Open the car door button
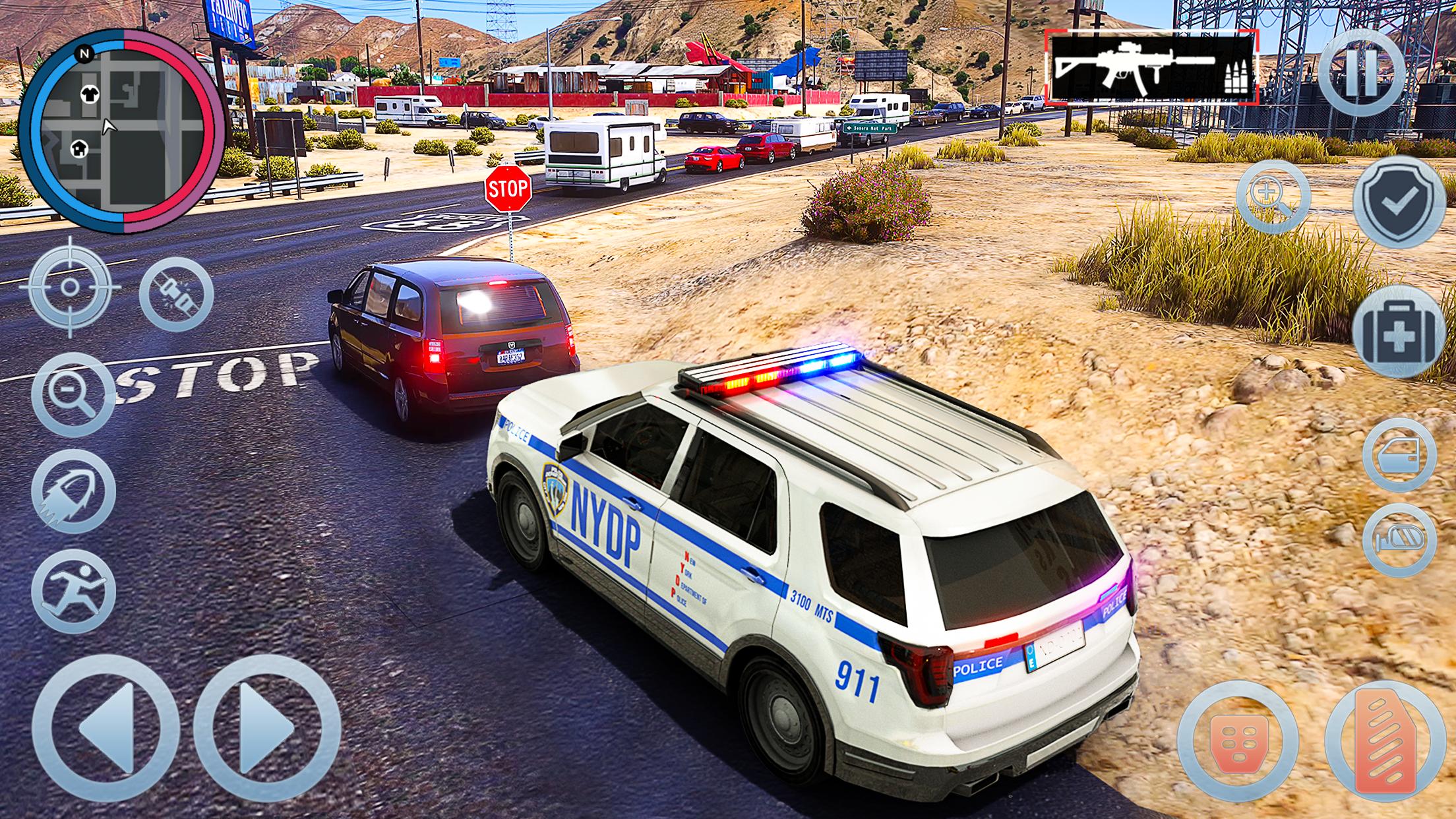The image size is (1456, 819). (1399, 454)
